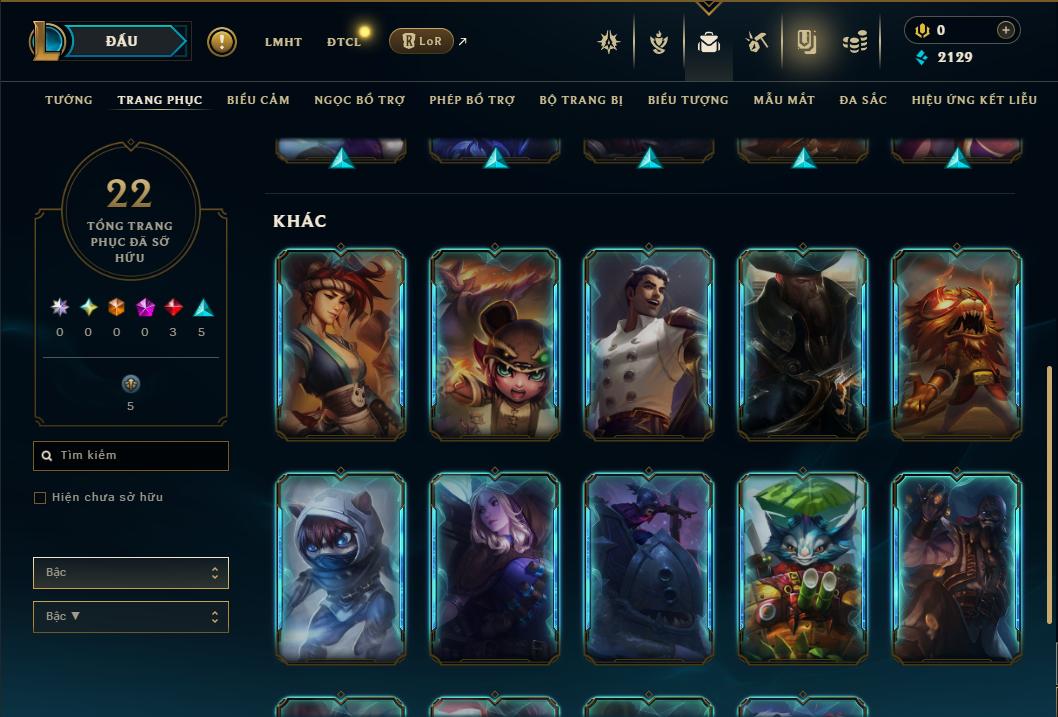
Task: View the ĐA SẮC tab
Action: 863,100
